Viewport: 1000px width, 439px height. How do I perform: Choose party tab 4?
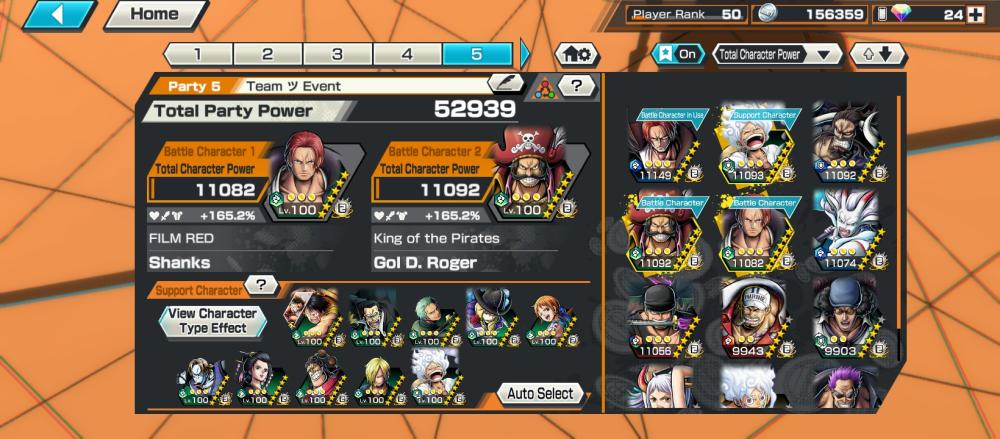point(407,54)
